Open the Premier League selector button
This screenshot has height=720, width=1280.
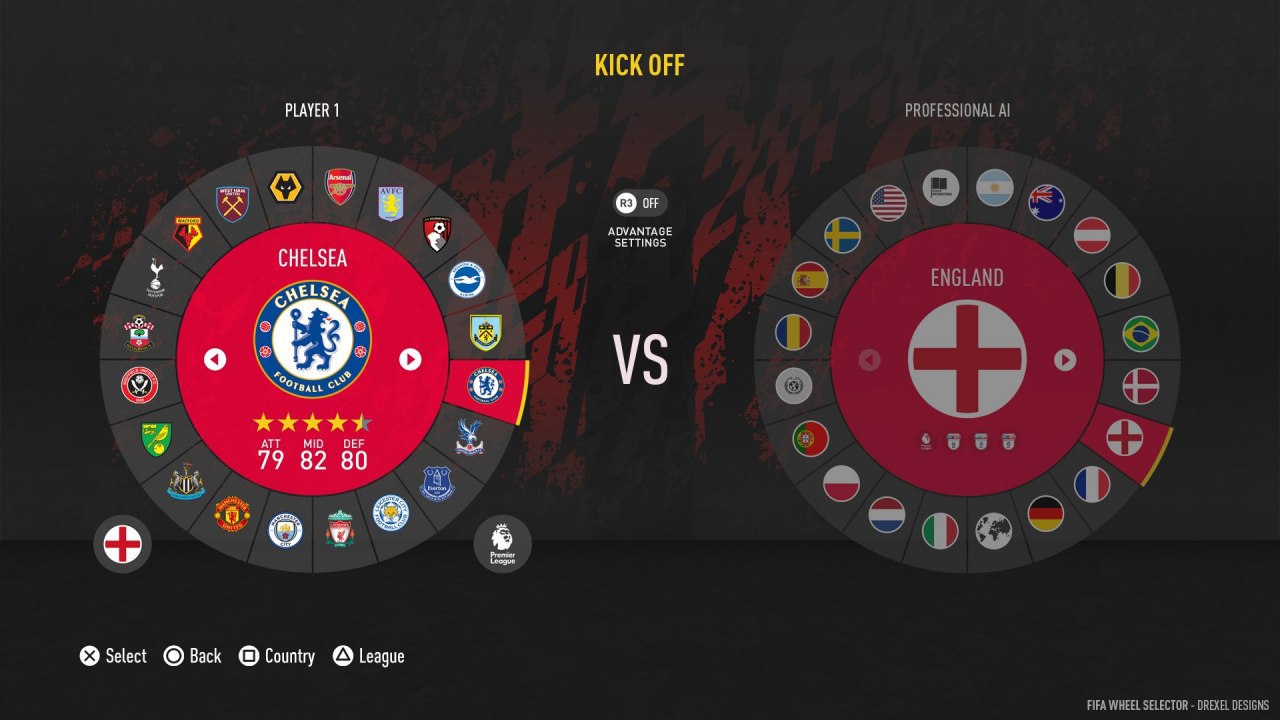(x=502, y=545)
